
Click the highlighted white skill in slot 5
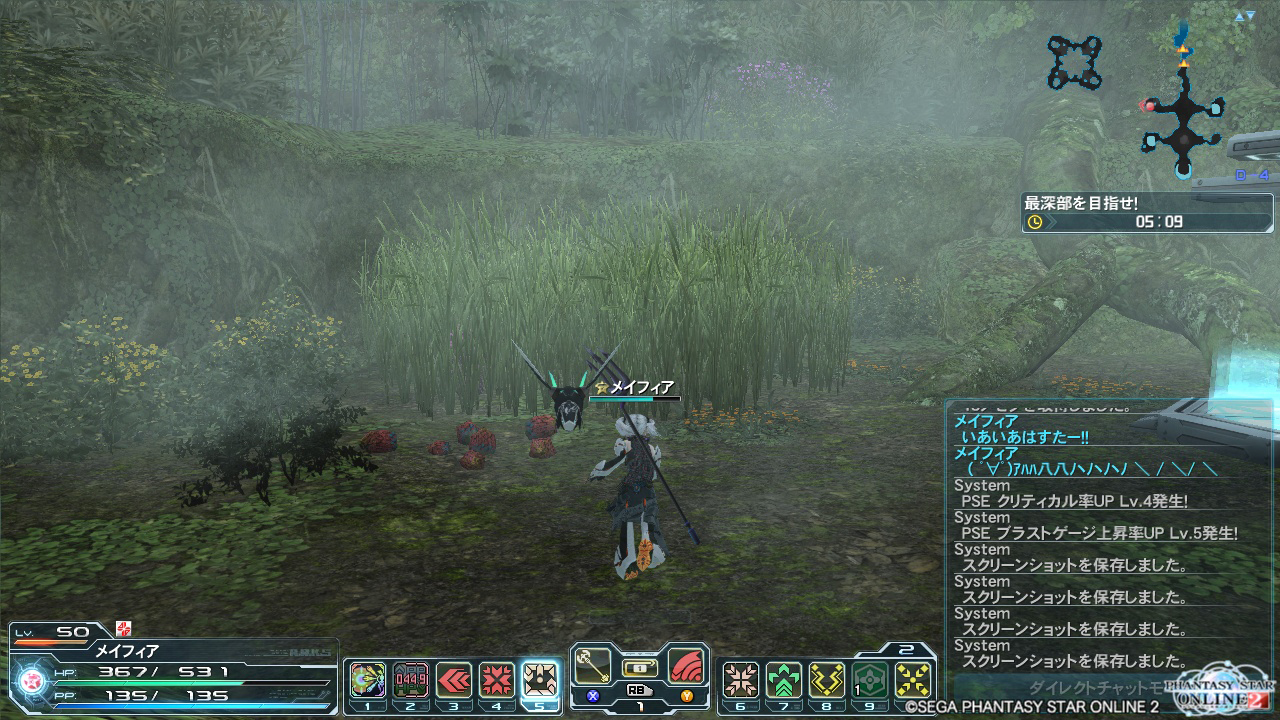click(x=541, y=681)
